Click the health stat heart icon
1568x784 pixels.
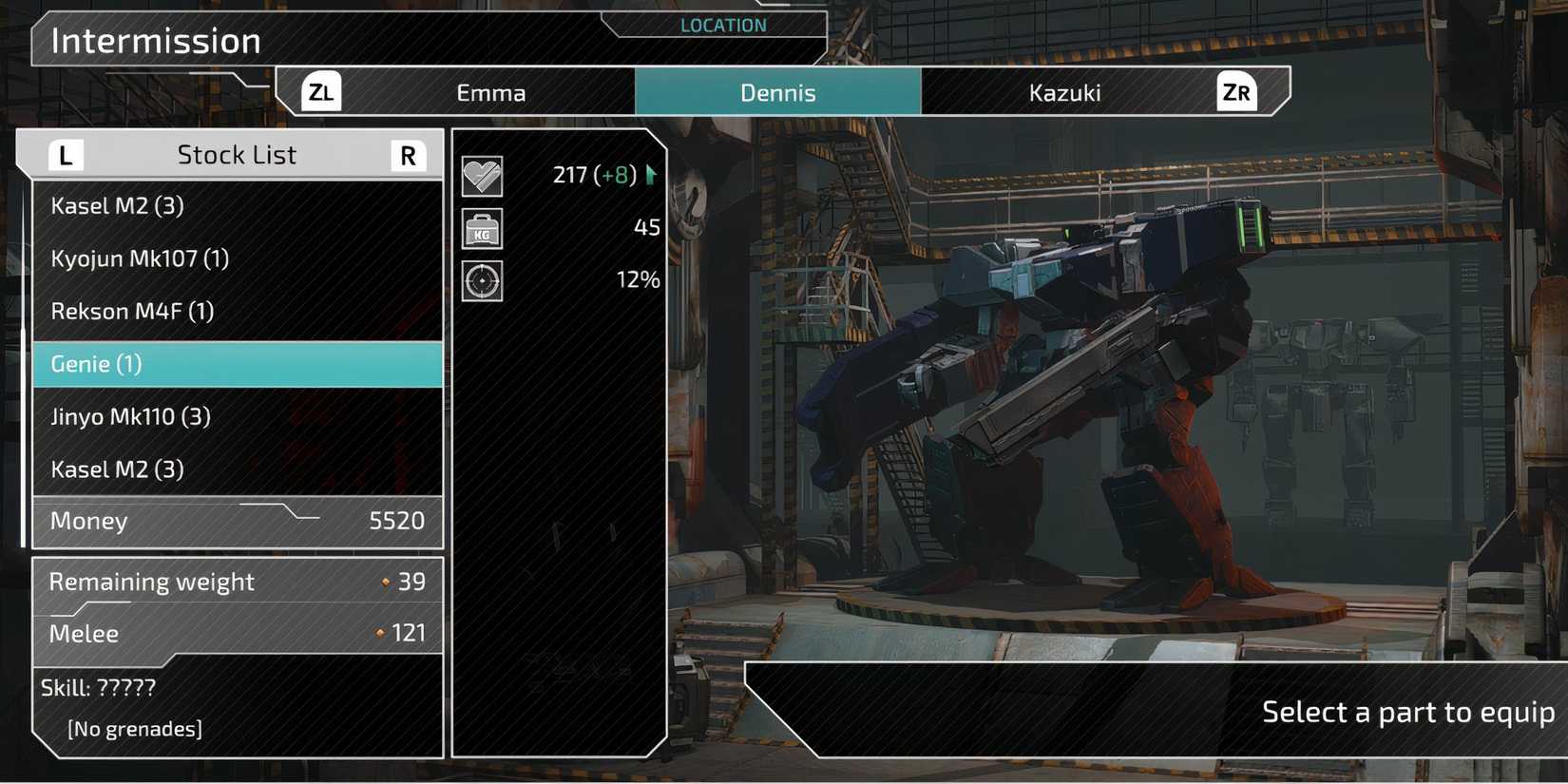[x=482, y=175]
